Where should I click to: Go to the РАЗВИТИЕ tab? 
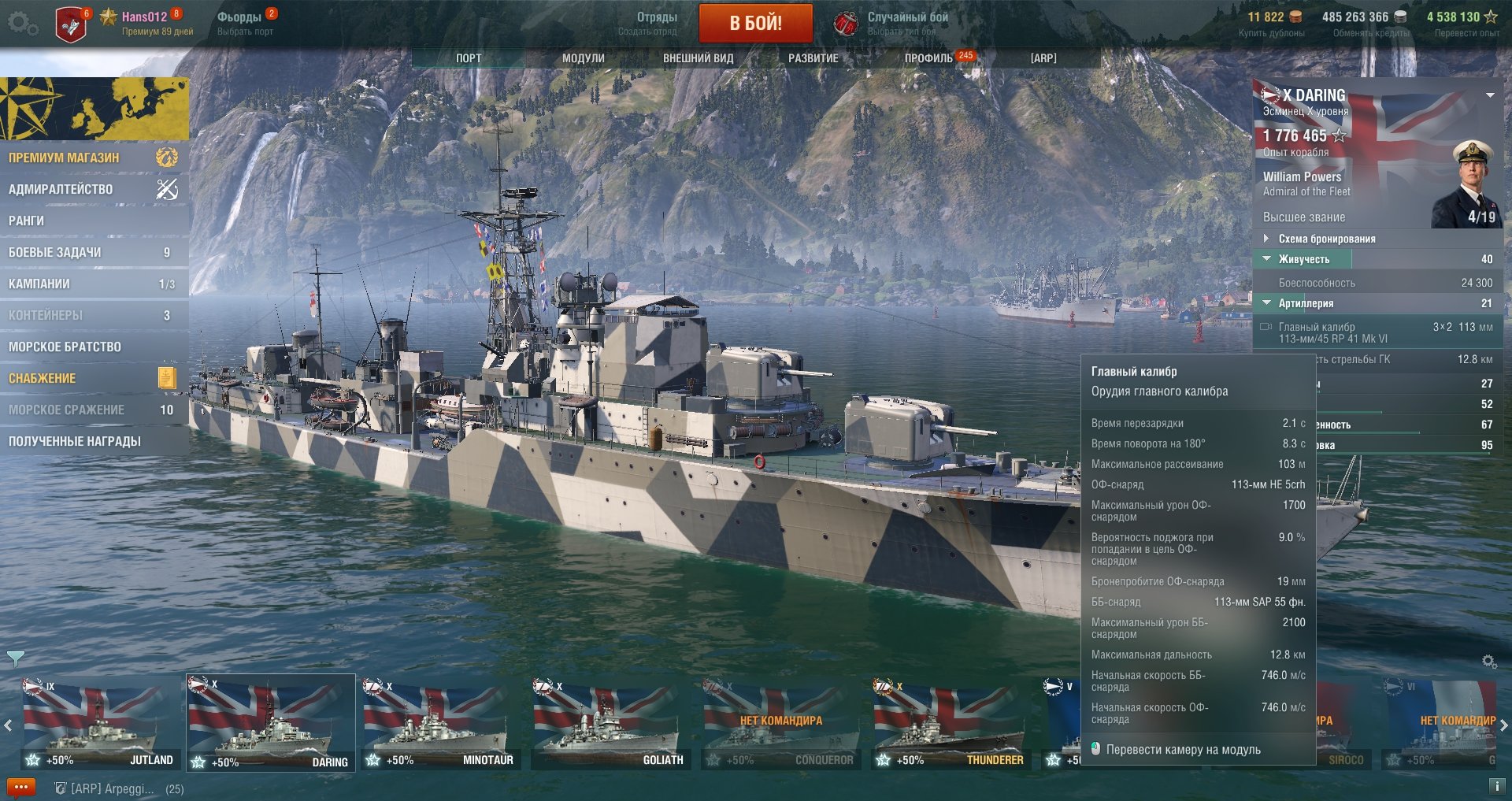coord(813,58)
